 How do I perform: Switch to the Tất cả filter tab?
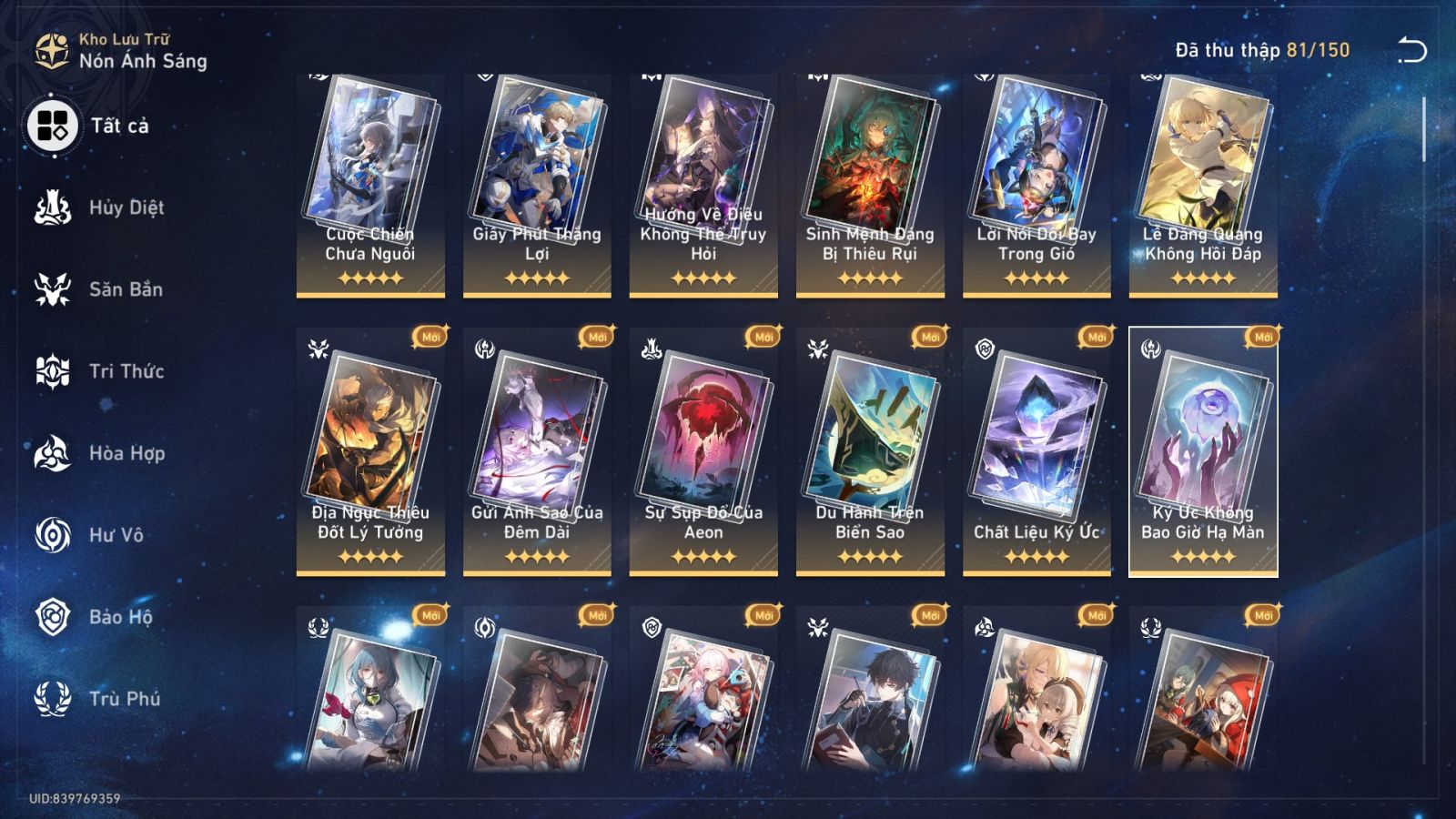[55, 126]
